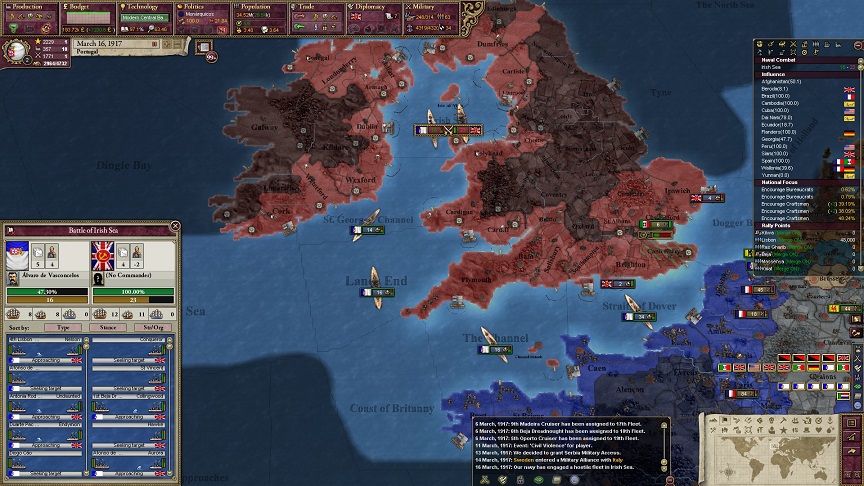Sort ships by Str/Org
Image resolution: width=864 pixels, height=486 pixels.
coord(153,327)
